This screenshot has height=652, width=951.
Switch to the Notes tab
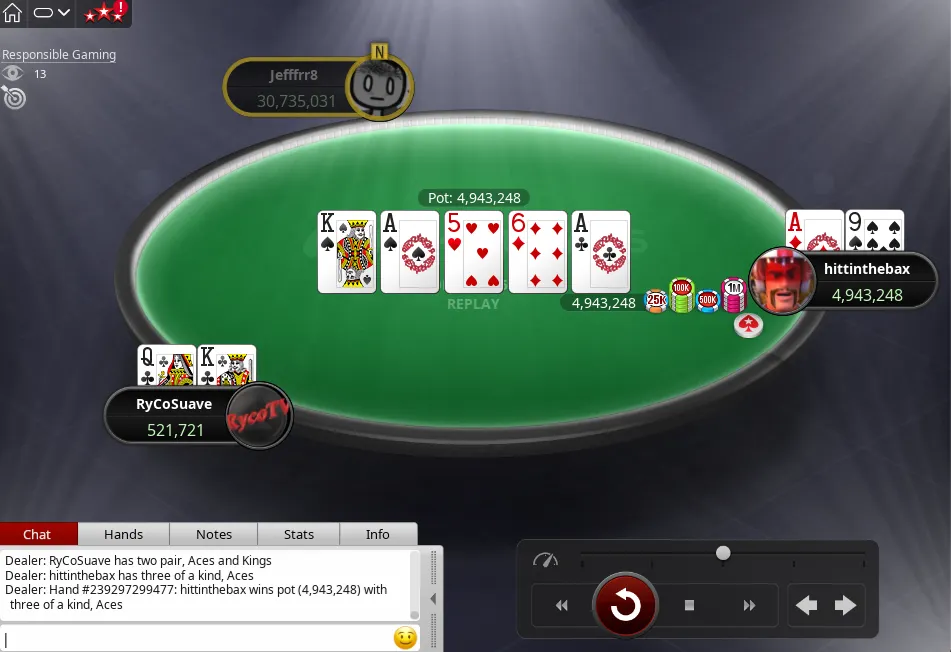(214, 534)
